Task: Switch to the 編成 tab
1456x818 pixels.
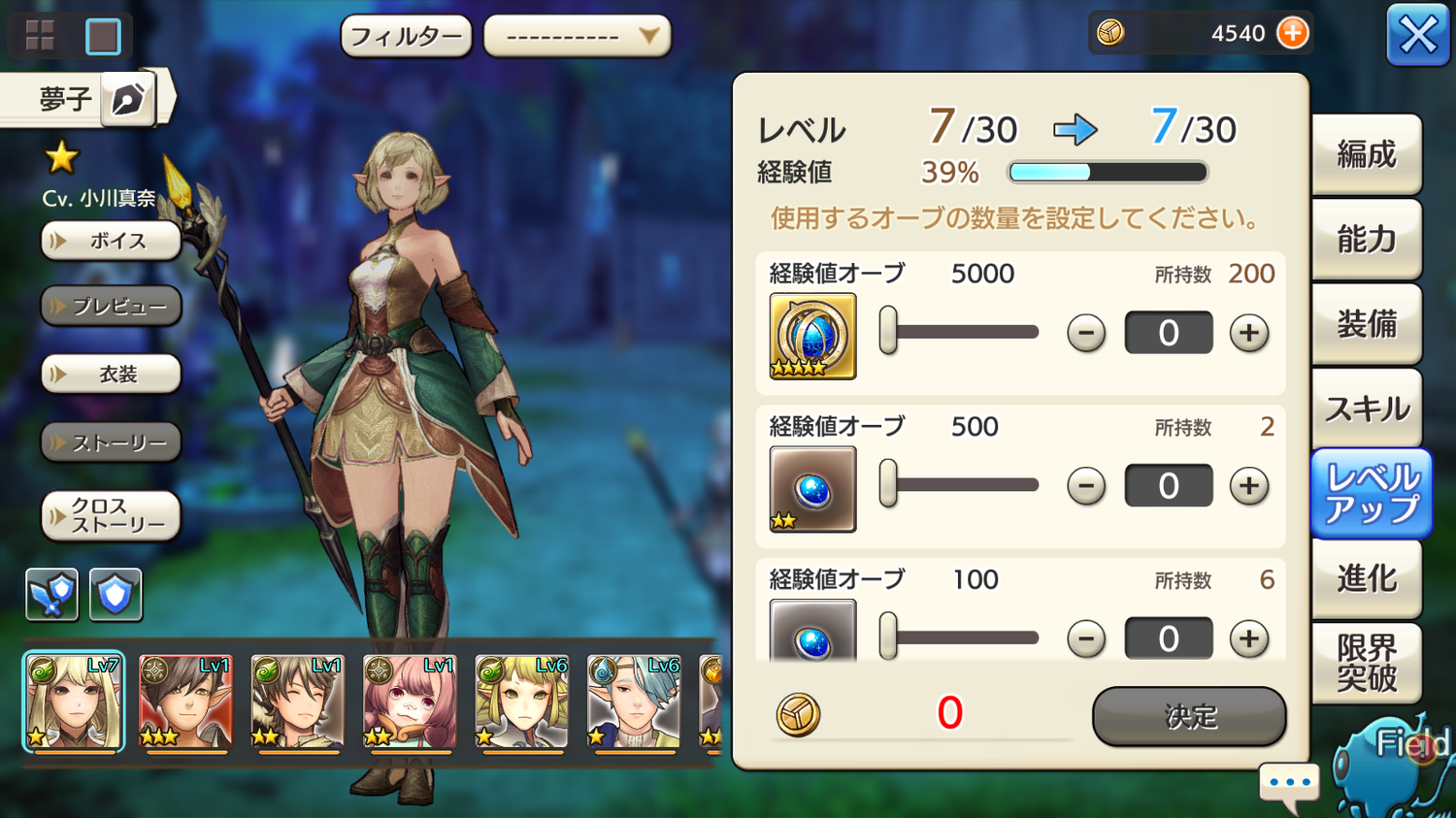Action: coord(1366,154)
